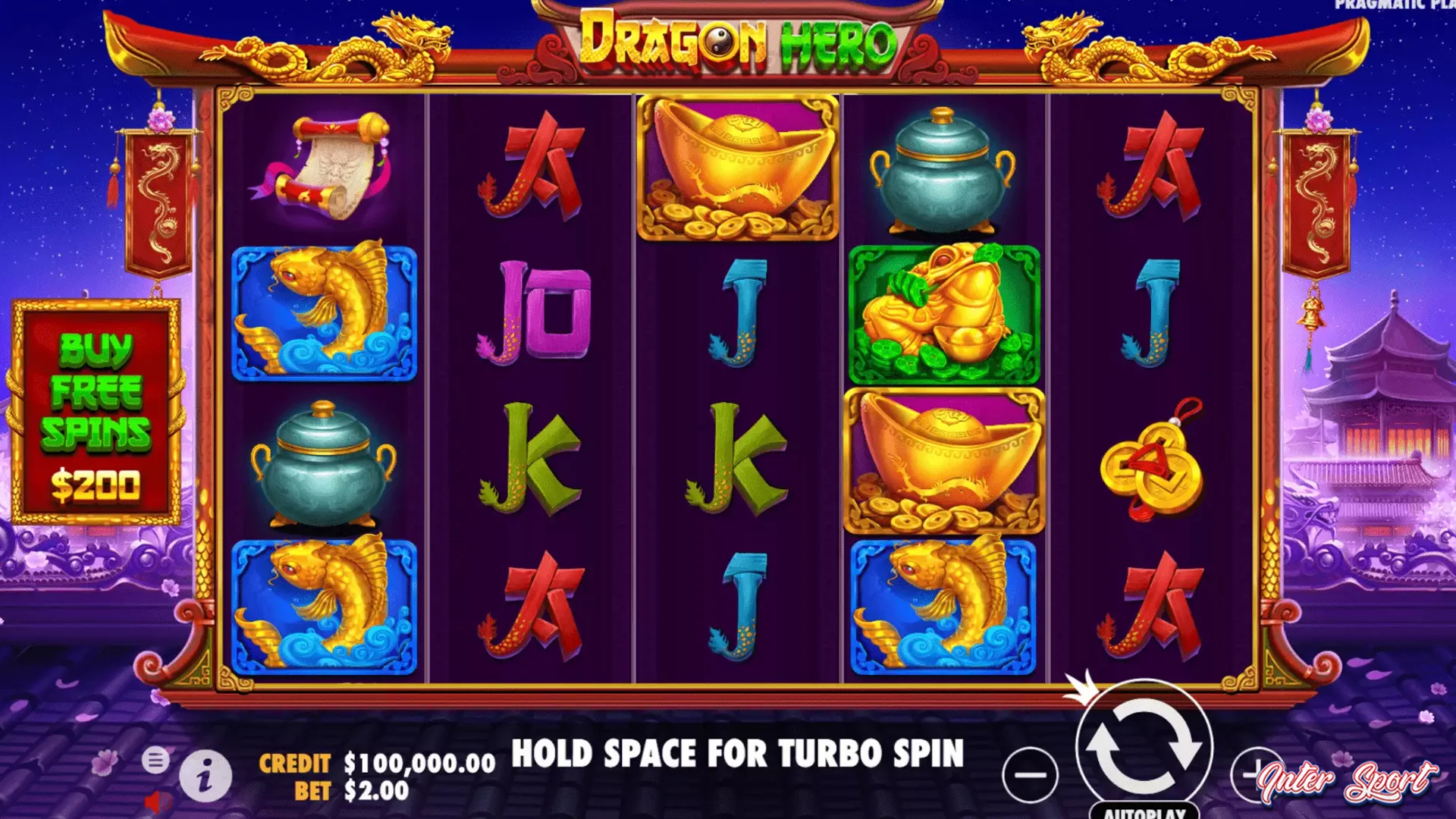Click the golden toad symbol on reel four

pyautogui.click(x=943, y=313)
